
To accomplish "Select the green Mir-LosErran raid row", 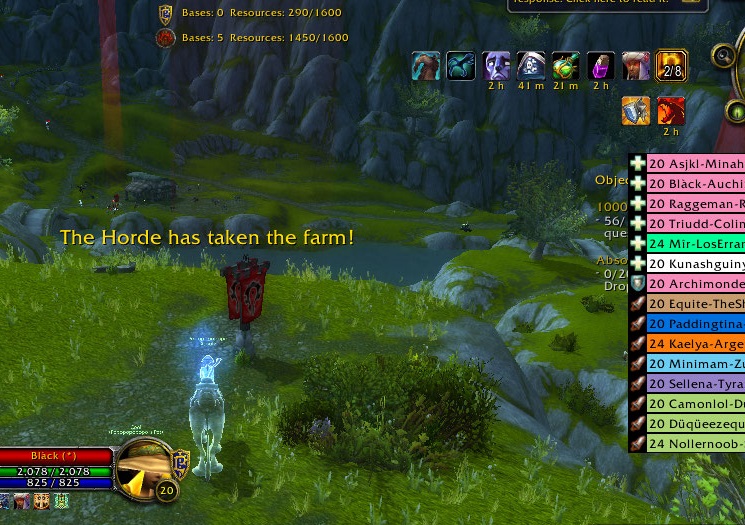I will click(x=695, y=244).
